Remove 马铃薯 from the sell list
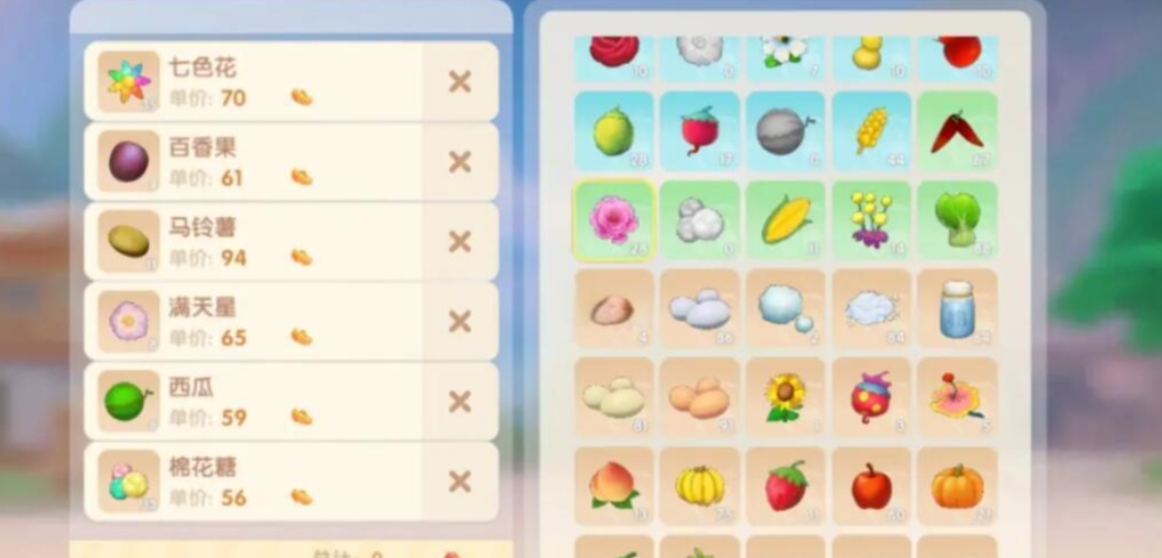The image size is (1162, 558). tap(459, 242)
